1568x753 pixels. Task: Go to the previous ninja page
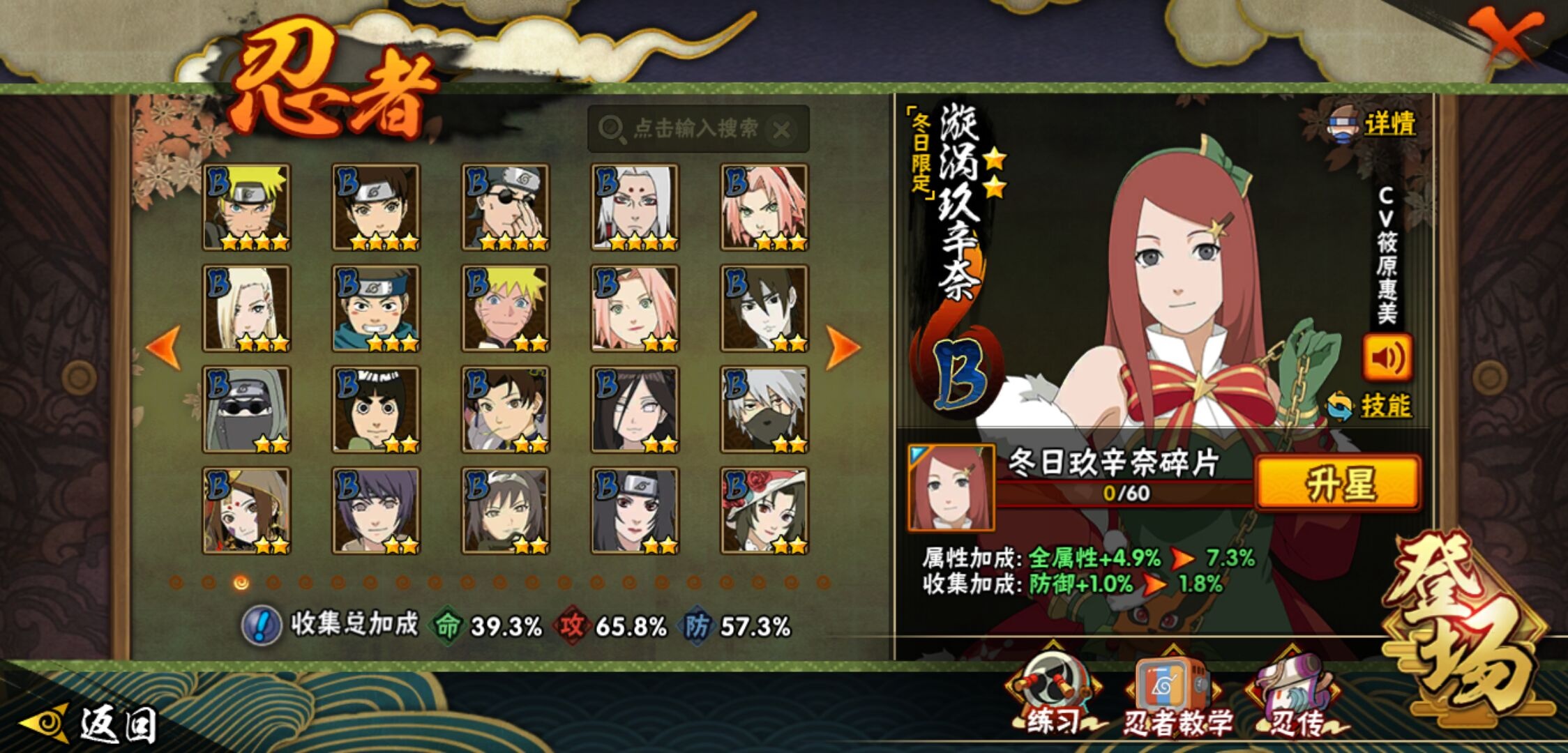coord(164,347)
